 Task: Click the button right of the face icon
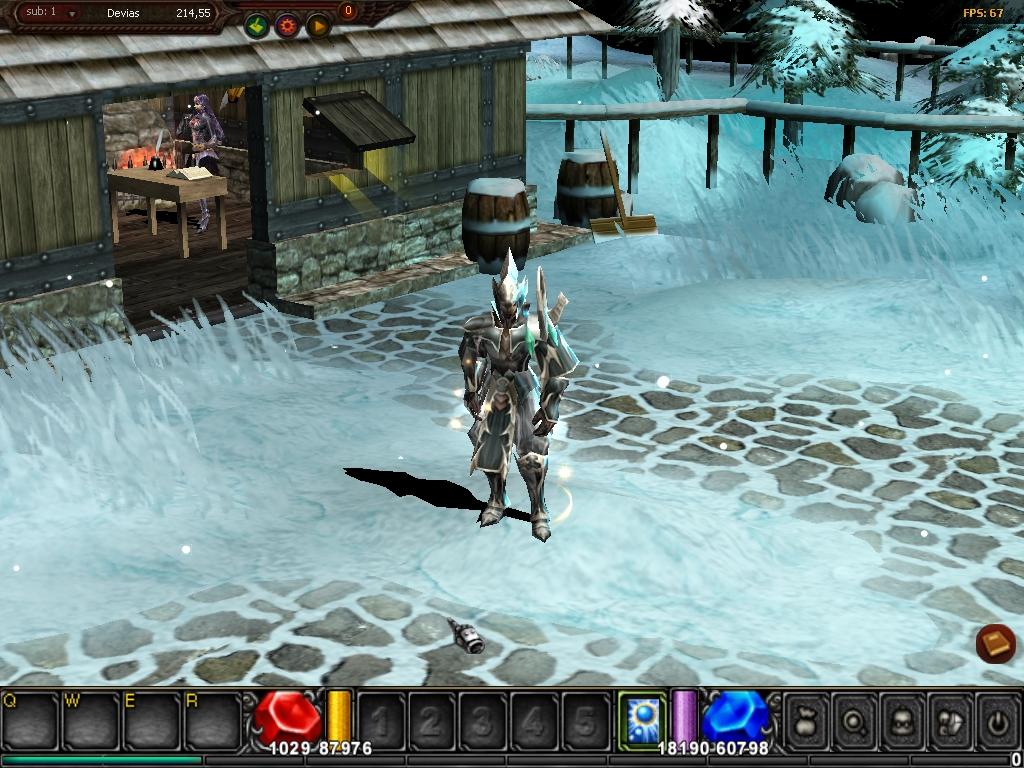point(951,720)
